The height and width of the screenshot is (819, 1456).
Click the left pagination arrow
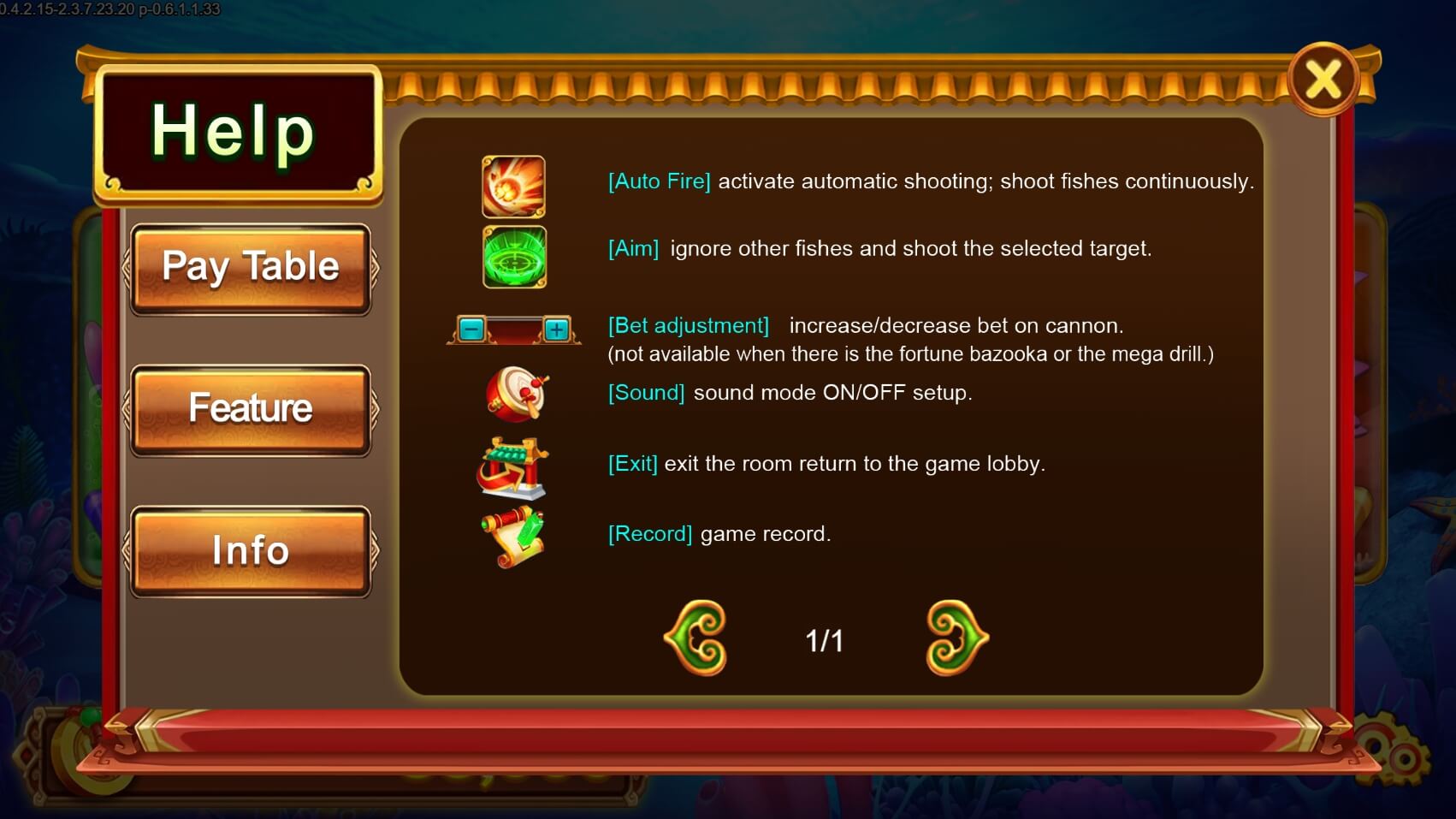click(x=695, y=638)
